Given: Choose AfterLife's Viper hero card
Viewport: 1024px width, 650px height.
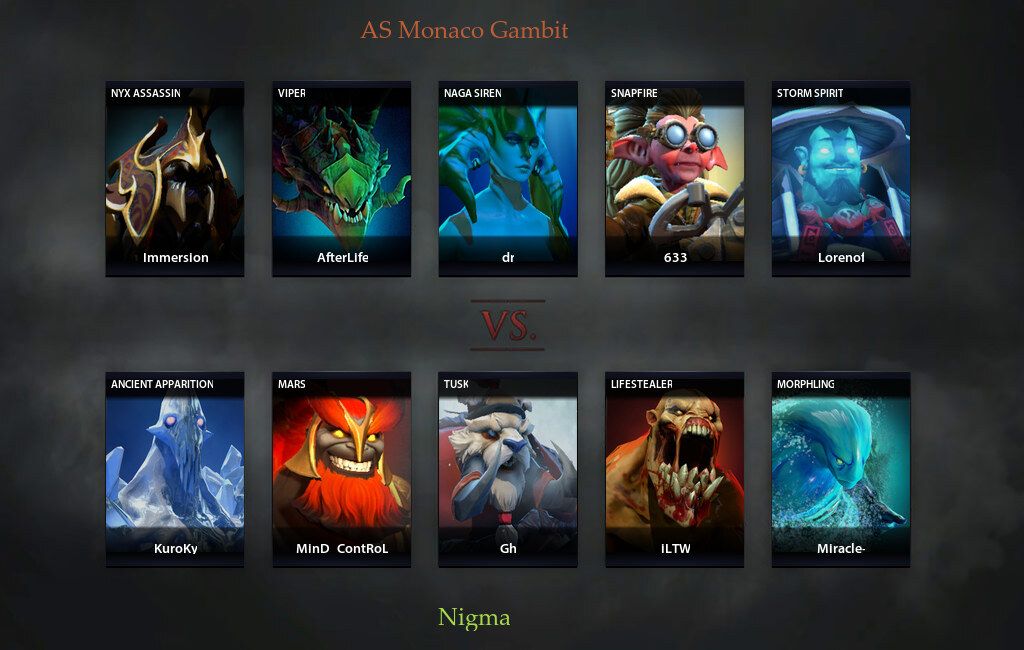Looking at the screenshot, I should coord(341,179).
